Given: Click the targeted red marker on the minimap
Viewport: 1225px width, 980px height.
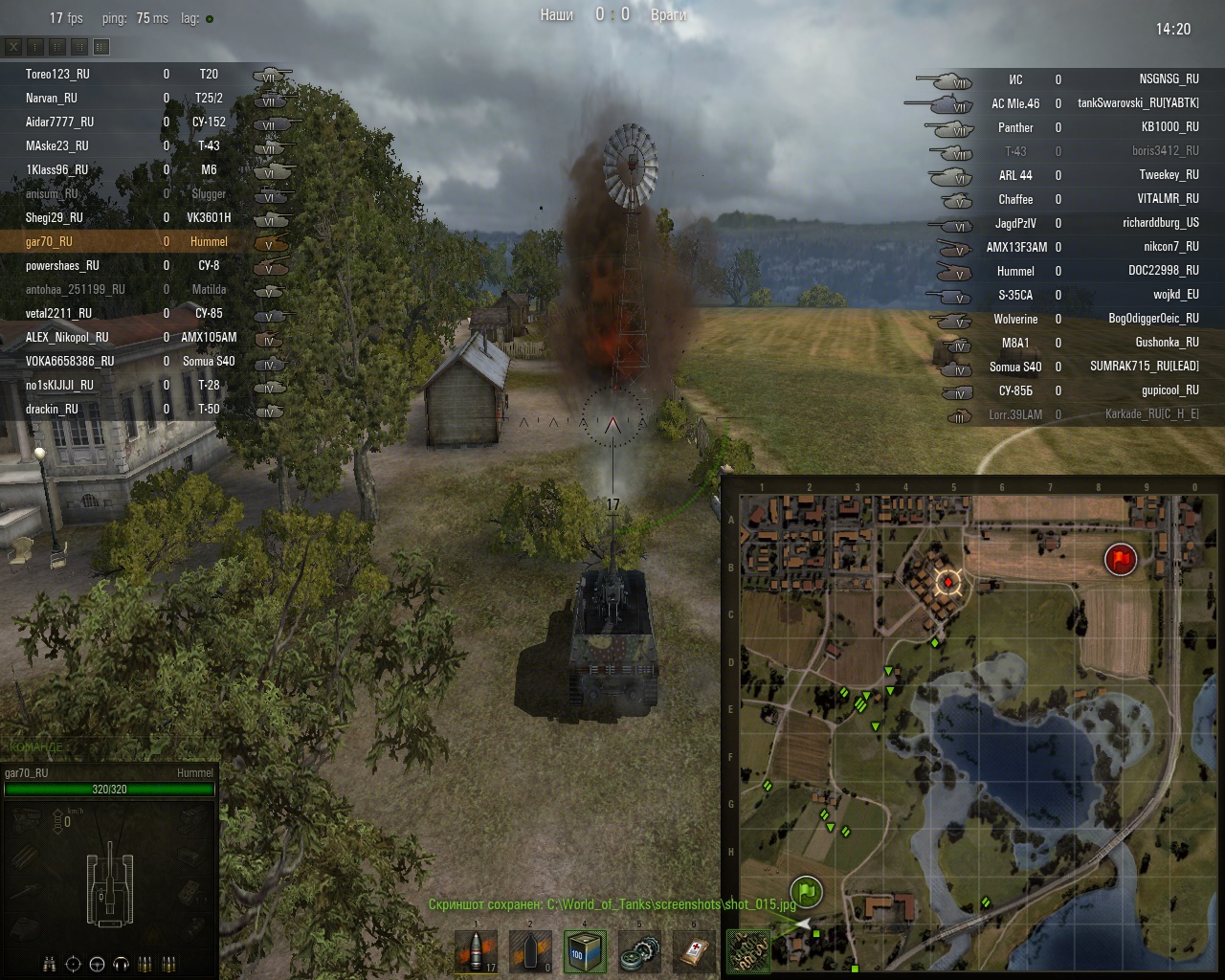Looking at the screenshot, I should click(948, 581).
